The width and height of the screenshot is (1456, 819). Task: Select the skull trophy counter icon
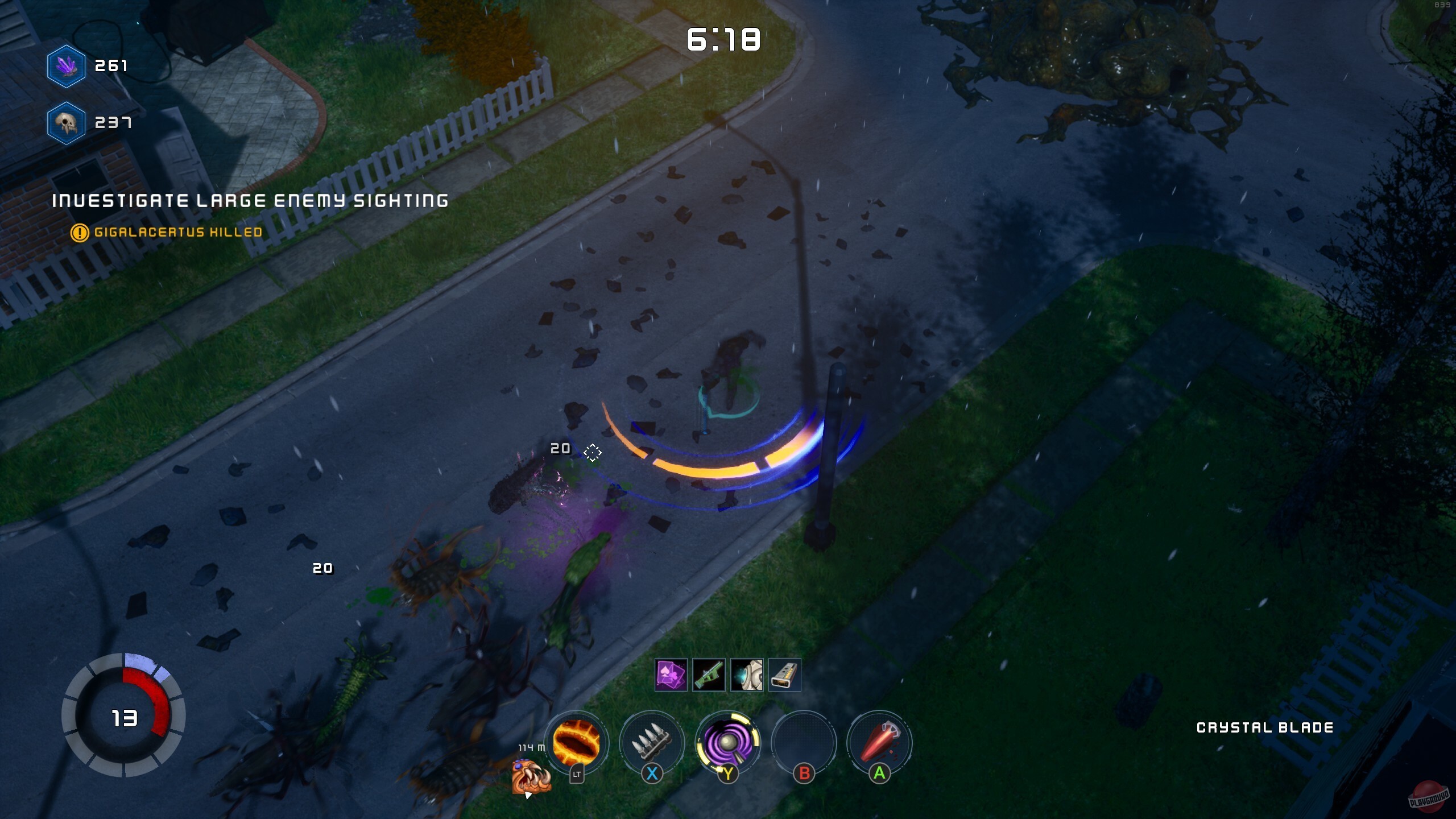pos(67,122)
